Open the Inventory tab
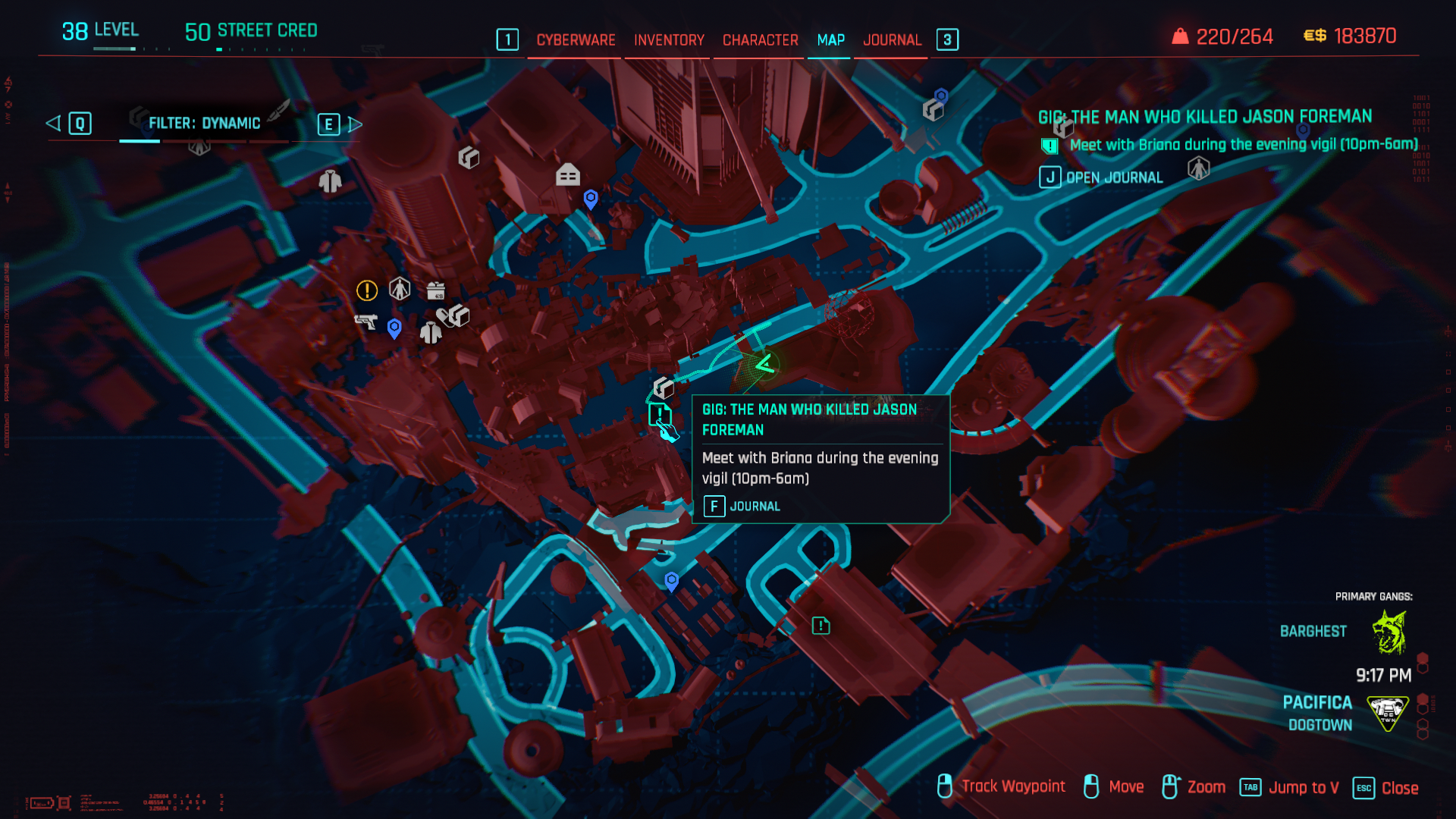The width and height of the screenshot is (1456, 819). pos(669,40)
